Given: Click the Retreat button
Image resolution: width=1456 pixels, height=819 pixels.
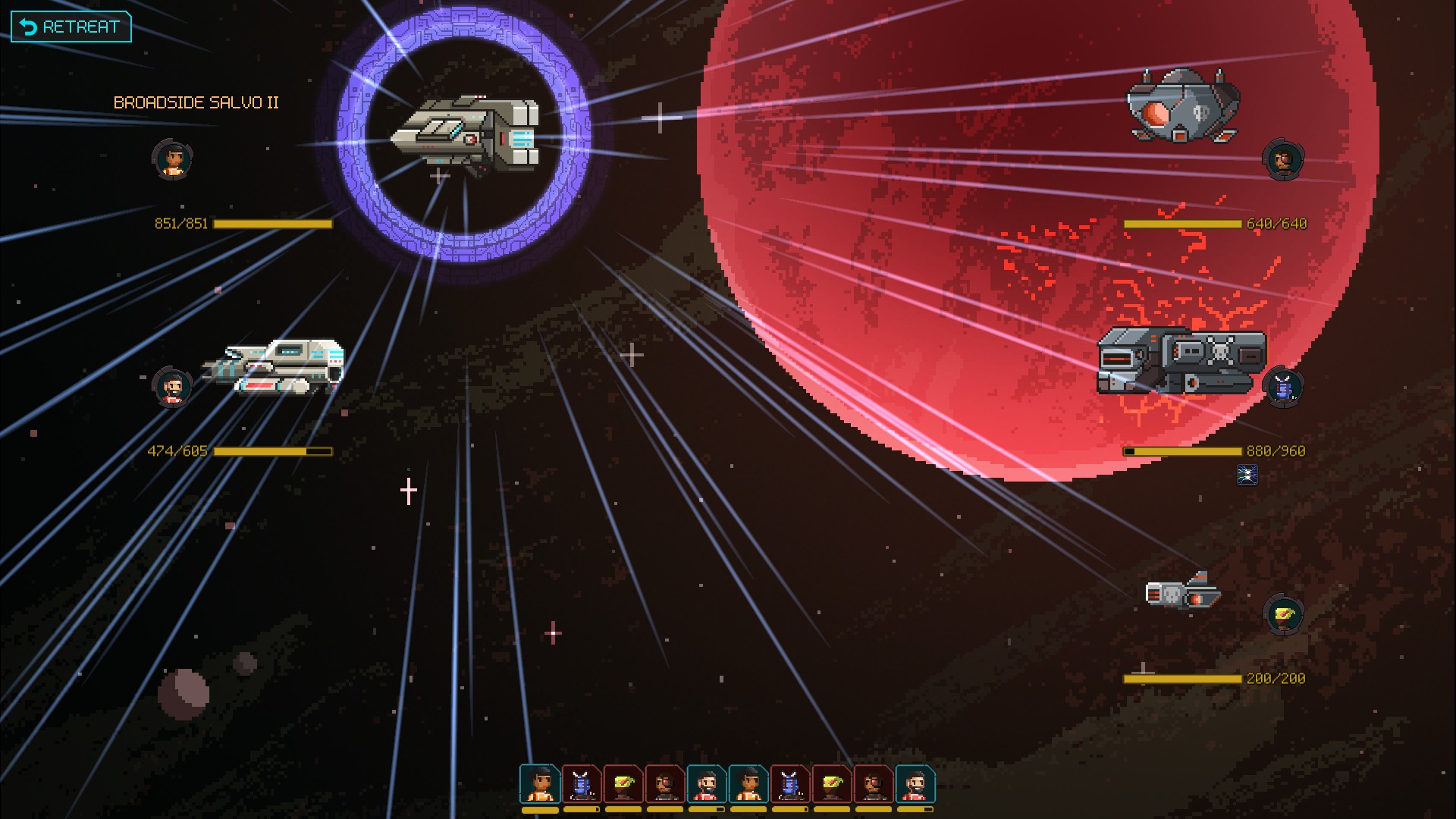Looking at the screenshot, I should [71, 27].
